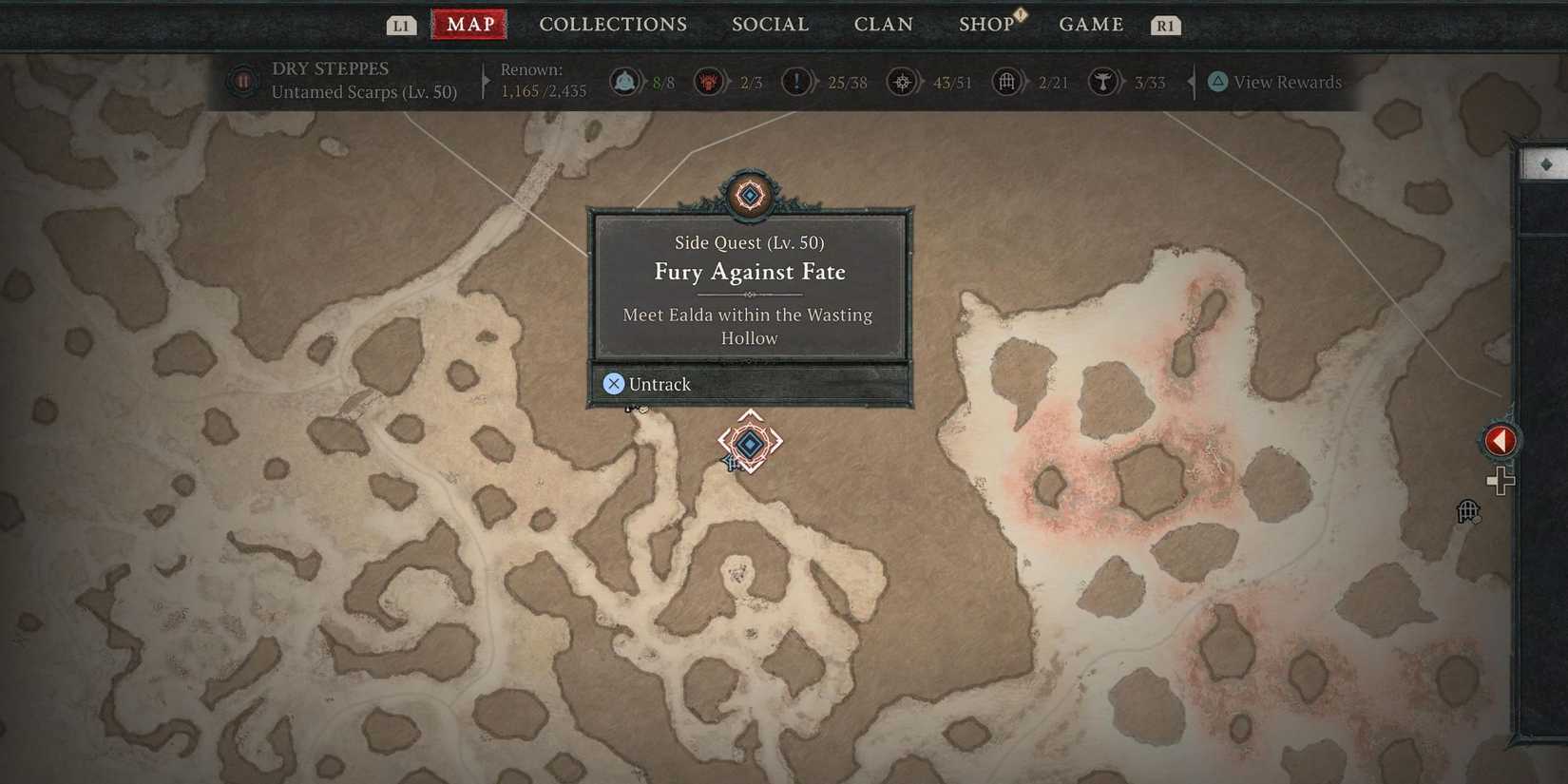Untrack the Fury Against Fate quest
Screen dimensions: 1568x784
pos(646,384)
